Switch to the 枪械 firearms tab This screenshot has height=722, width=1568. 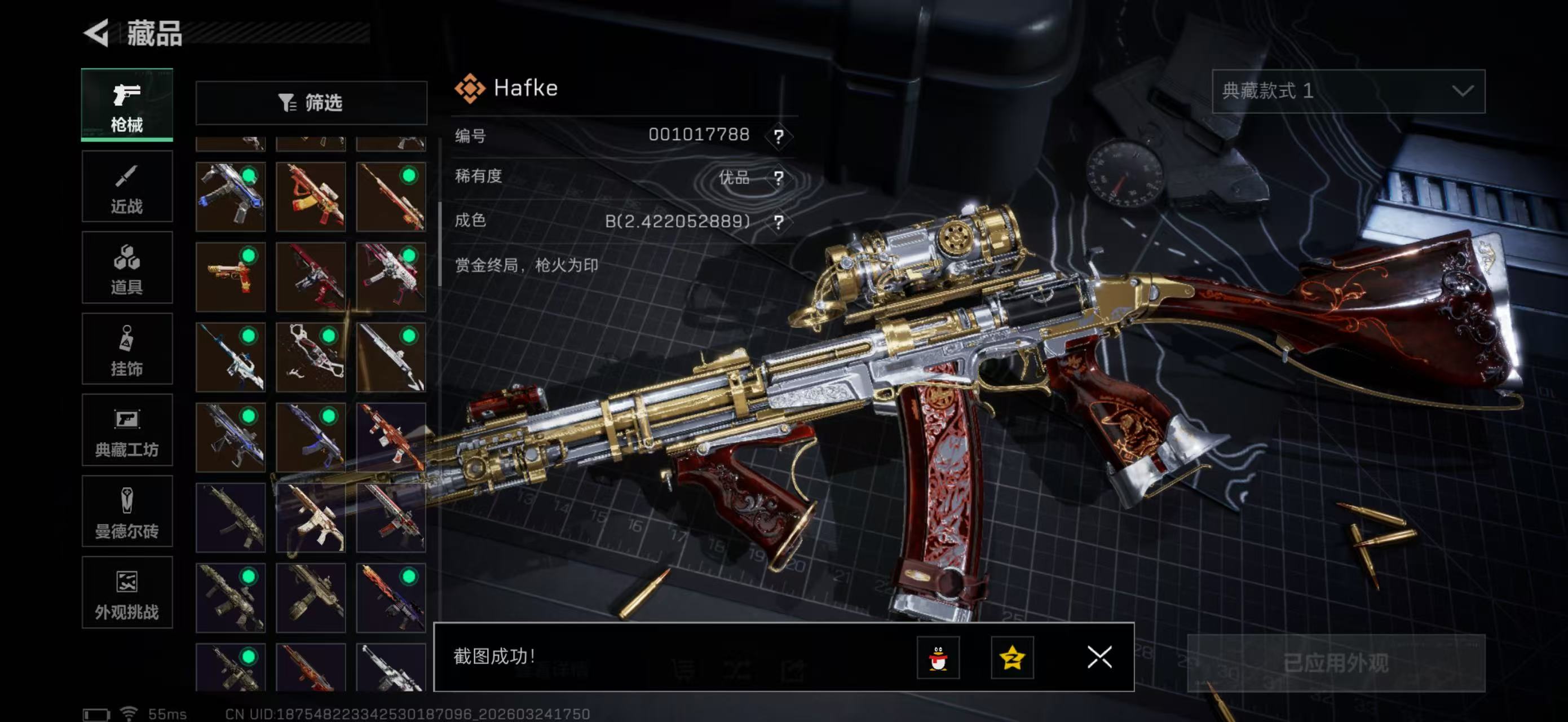pos(127,105)
